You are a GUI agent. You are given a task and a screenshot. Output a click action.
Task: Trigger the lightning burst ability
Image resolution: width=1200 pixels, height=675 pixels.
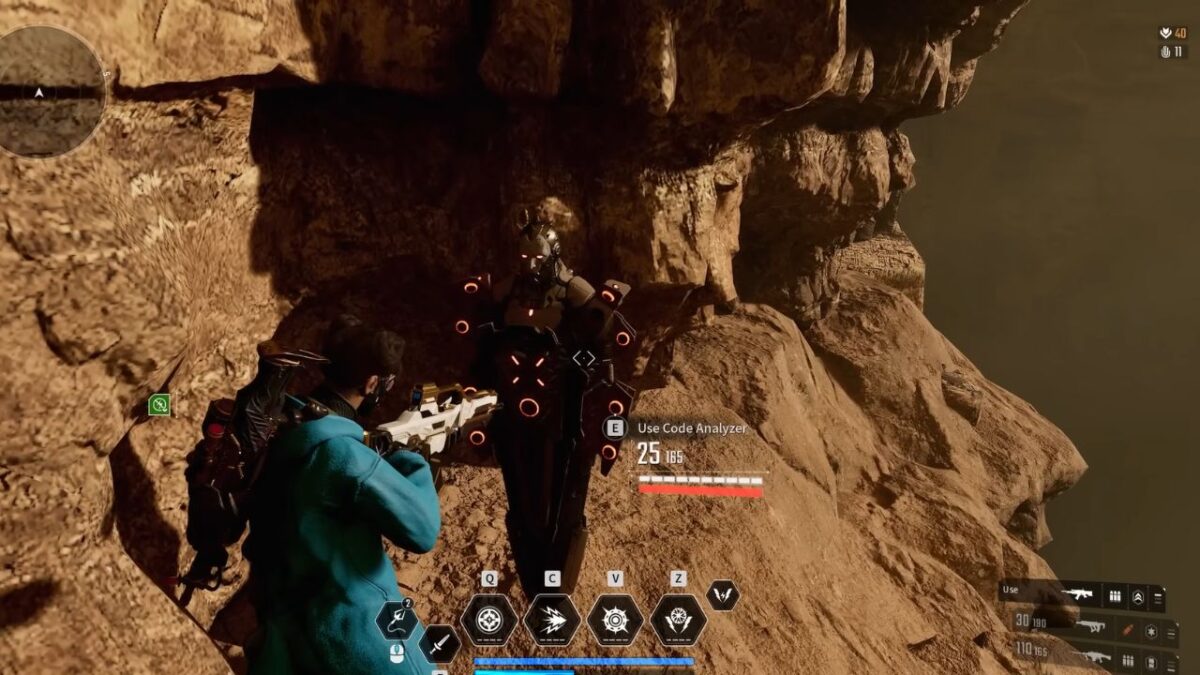coord(552,620)
